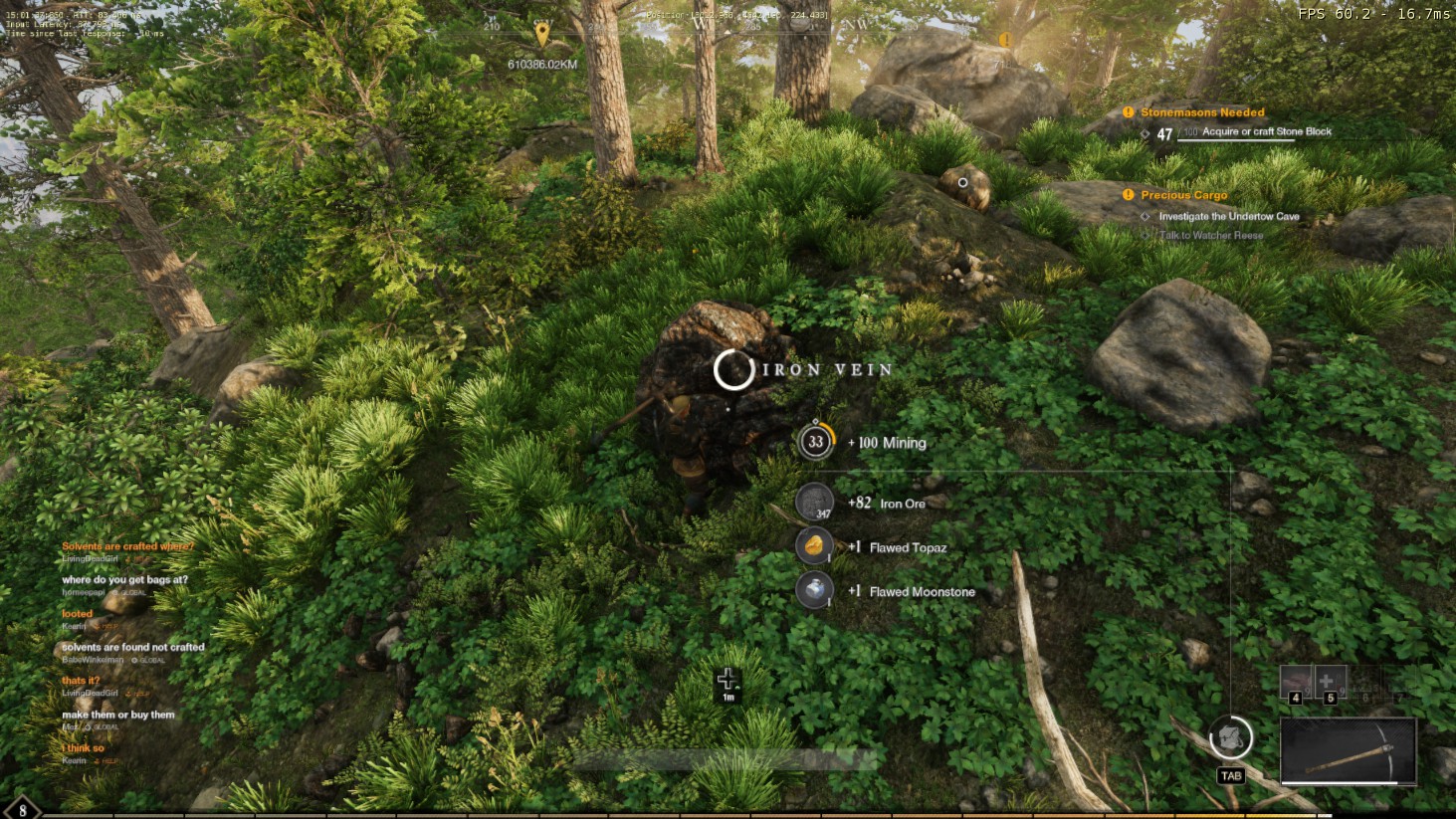Select the equipped pickaxe tool slot
The image size is (1456, 819).
pyautogui.click(x=1348, y=750)
